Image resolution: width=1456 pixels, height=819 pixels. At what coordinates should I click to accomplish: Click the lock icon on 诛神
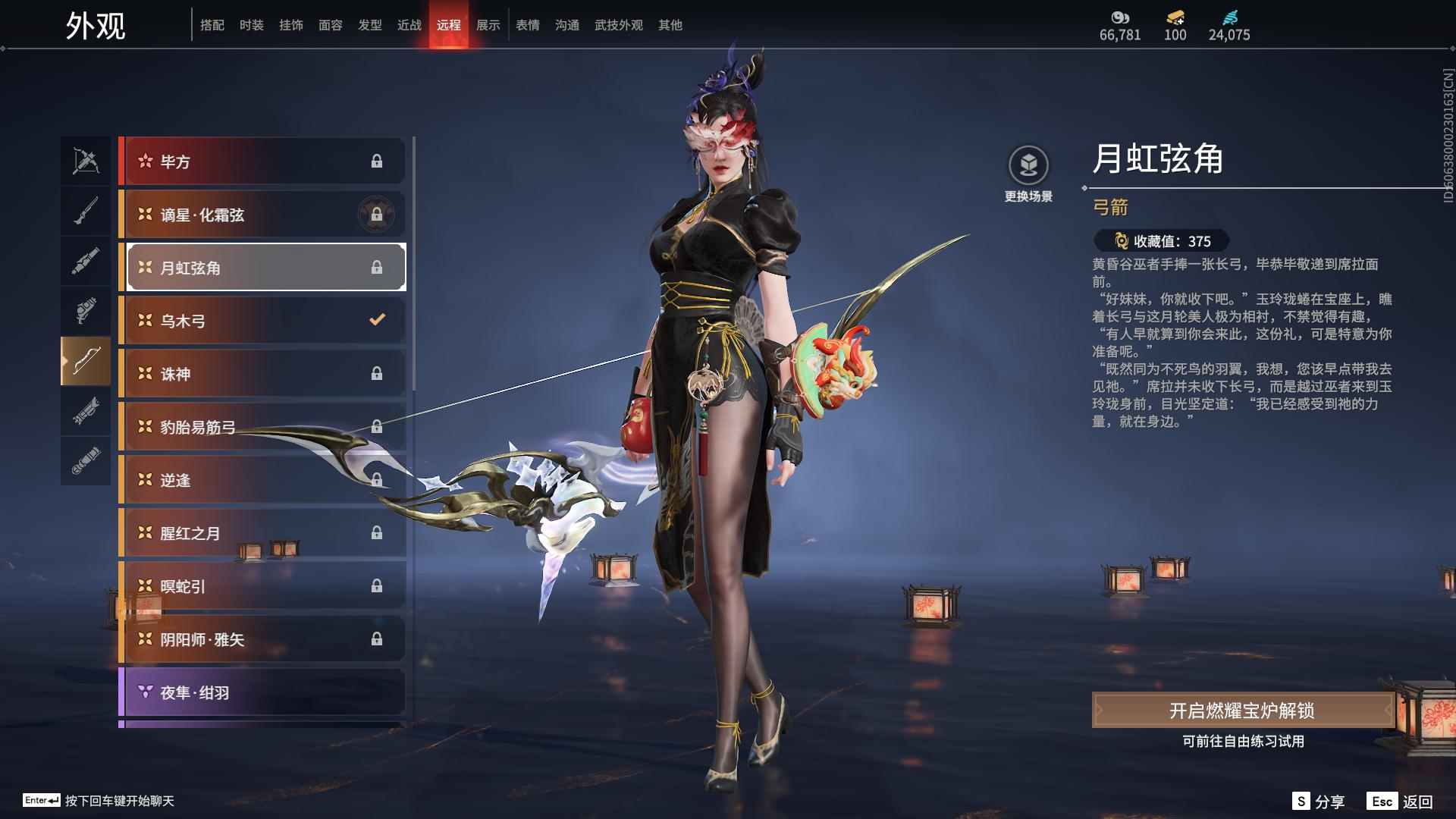[x=377, y=372]
